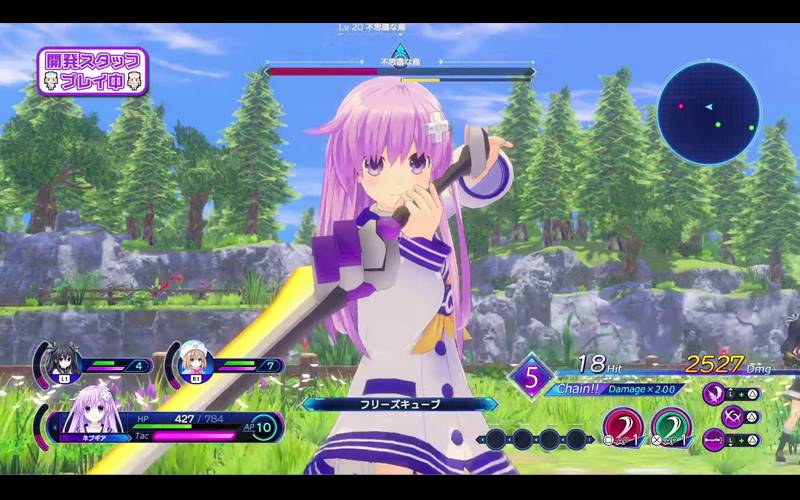Use the purple sword thrust skill
The height and width of the screenshot is (500, 800).
click(714, 438)
